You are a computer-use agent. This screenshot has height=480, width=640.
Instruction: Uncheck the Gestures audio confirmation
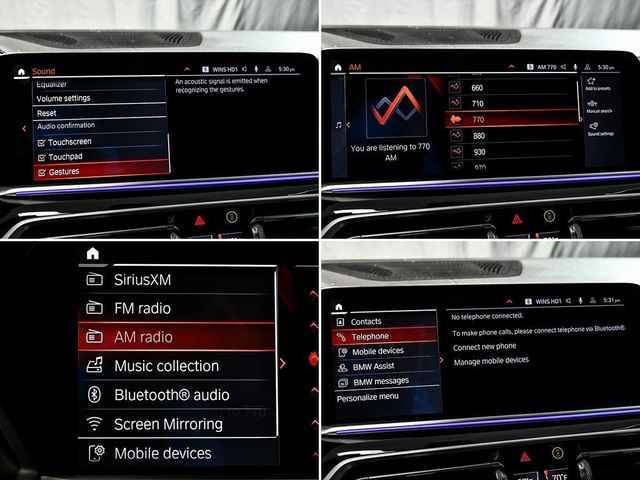[64, 172]
